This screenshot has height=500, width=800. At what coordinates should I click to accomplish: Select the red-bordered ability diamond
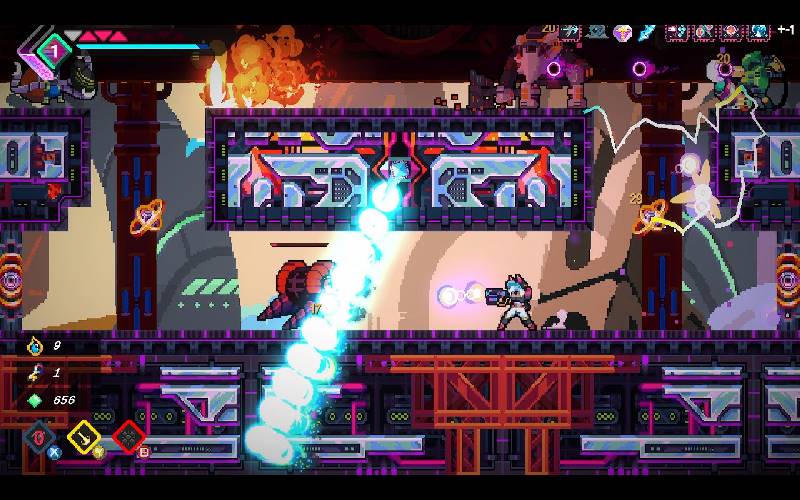[129, 437]
